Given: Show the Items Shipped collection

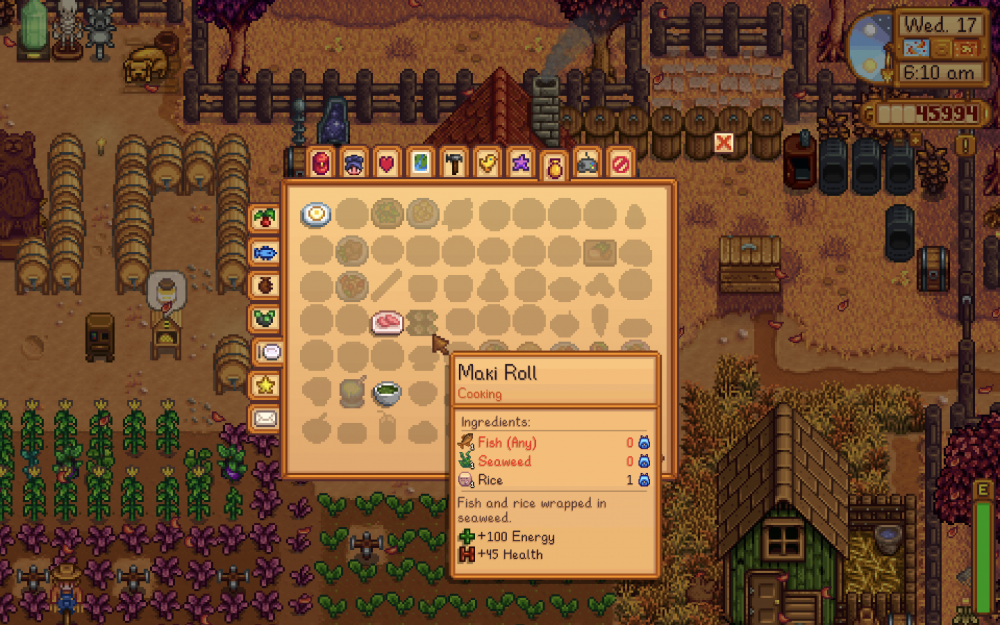Looking at the screenshot, I should [264, 218].
